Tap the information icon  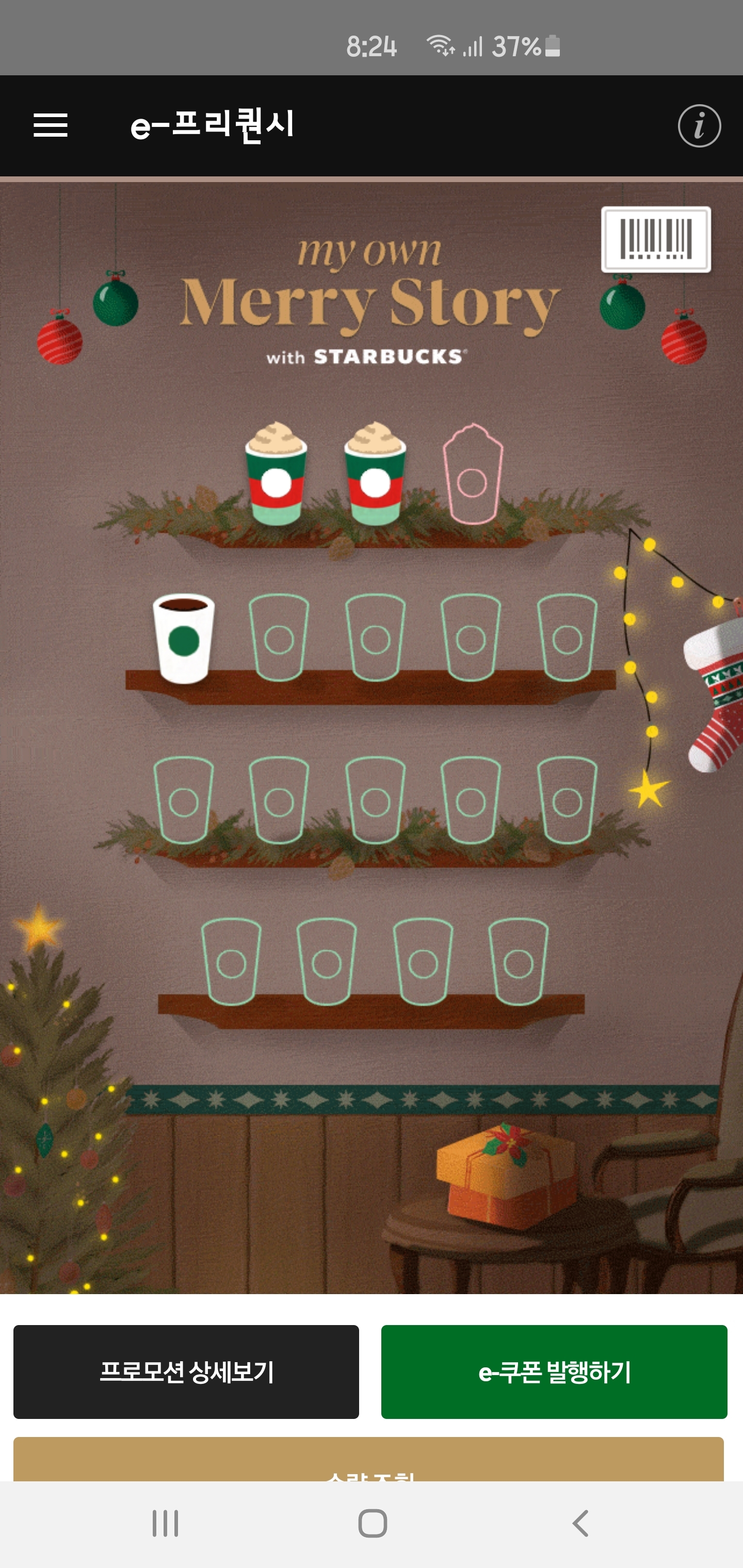pos(699,126)
